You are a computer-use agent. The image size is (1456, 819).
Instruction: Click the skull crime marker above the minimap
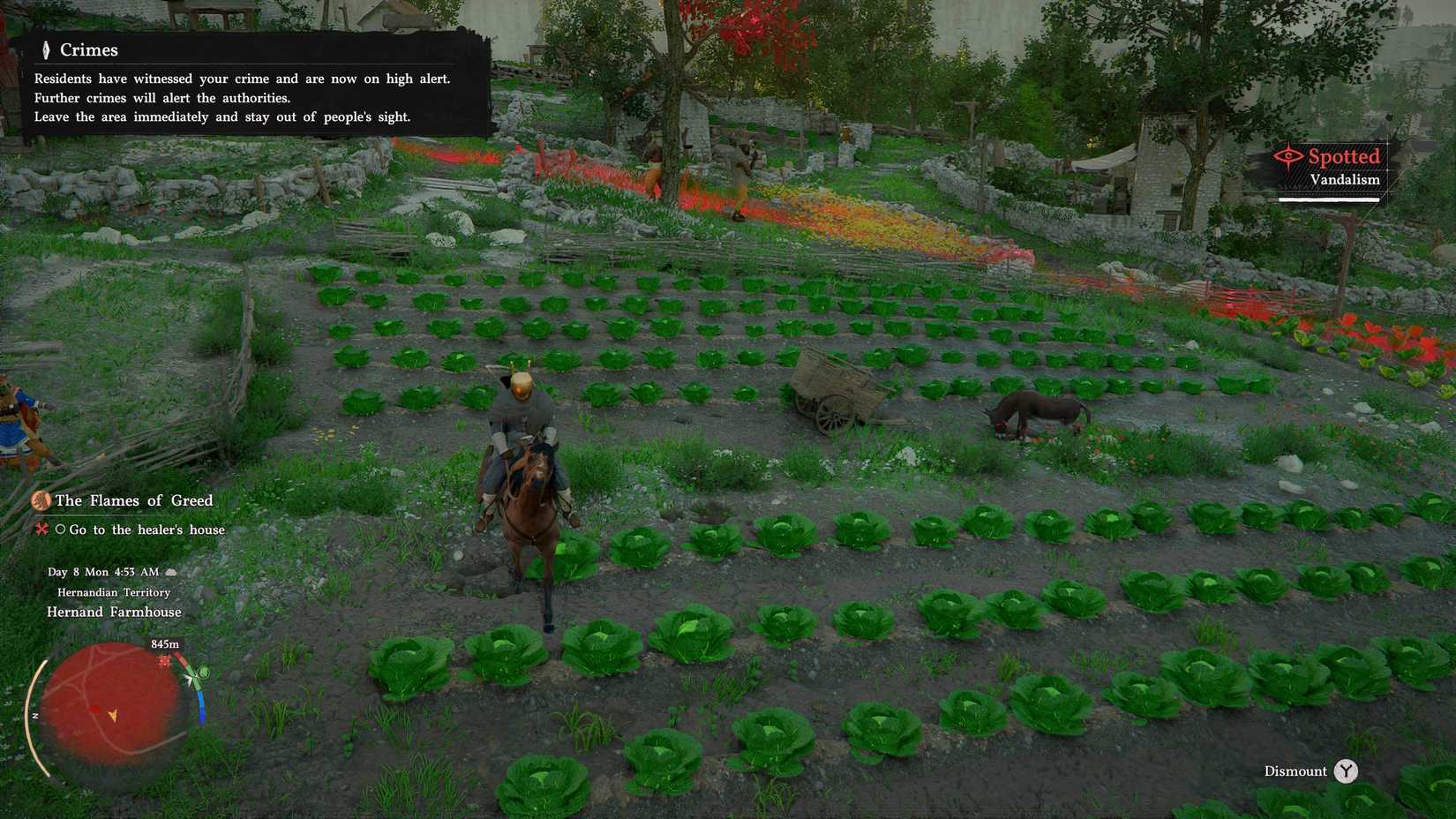(164, 660)
